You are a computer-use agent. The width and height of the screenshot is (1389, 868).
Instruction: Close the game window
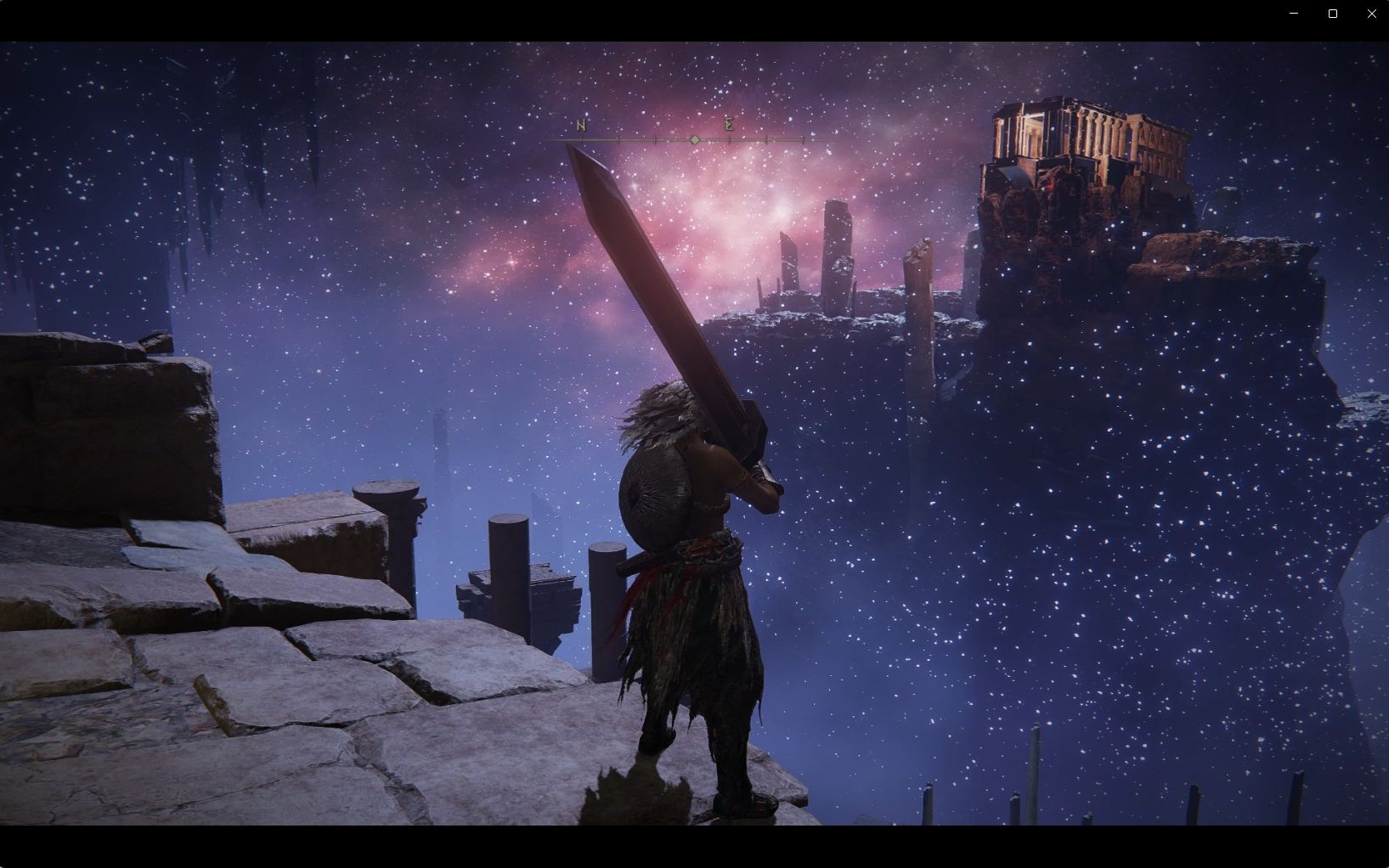(1371, 14)
